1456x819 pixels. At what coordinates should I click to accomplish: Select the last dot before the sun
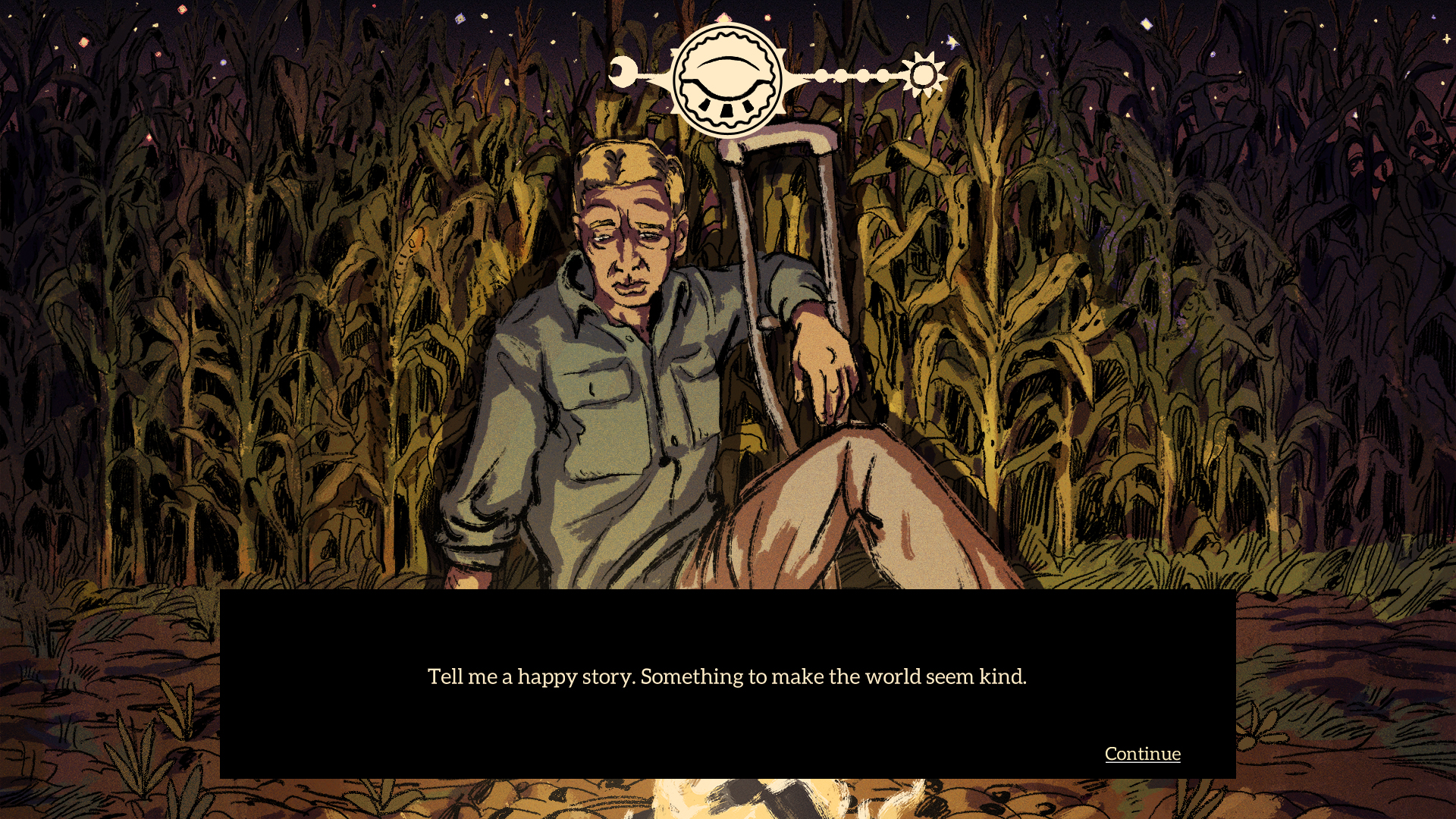883,74
